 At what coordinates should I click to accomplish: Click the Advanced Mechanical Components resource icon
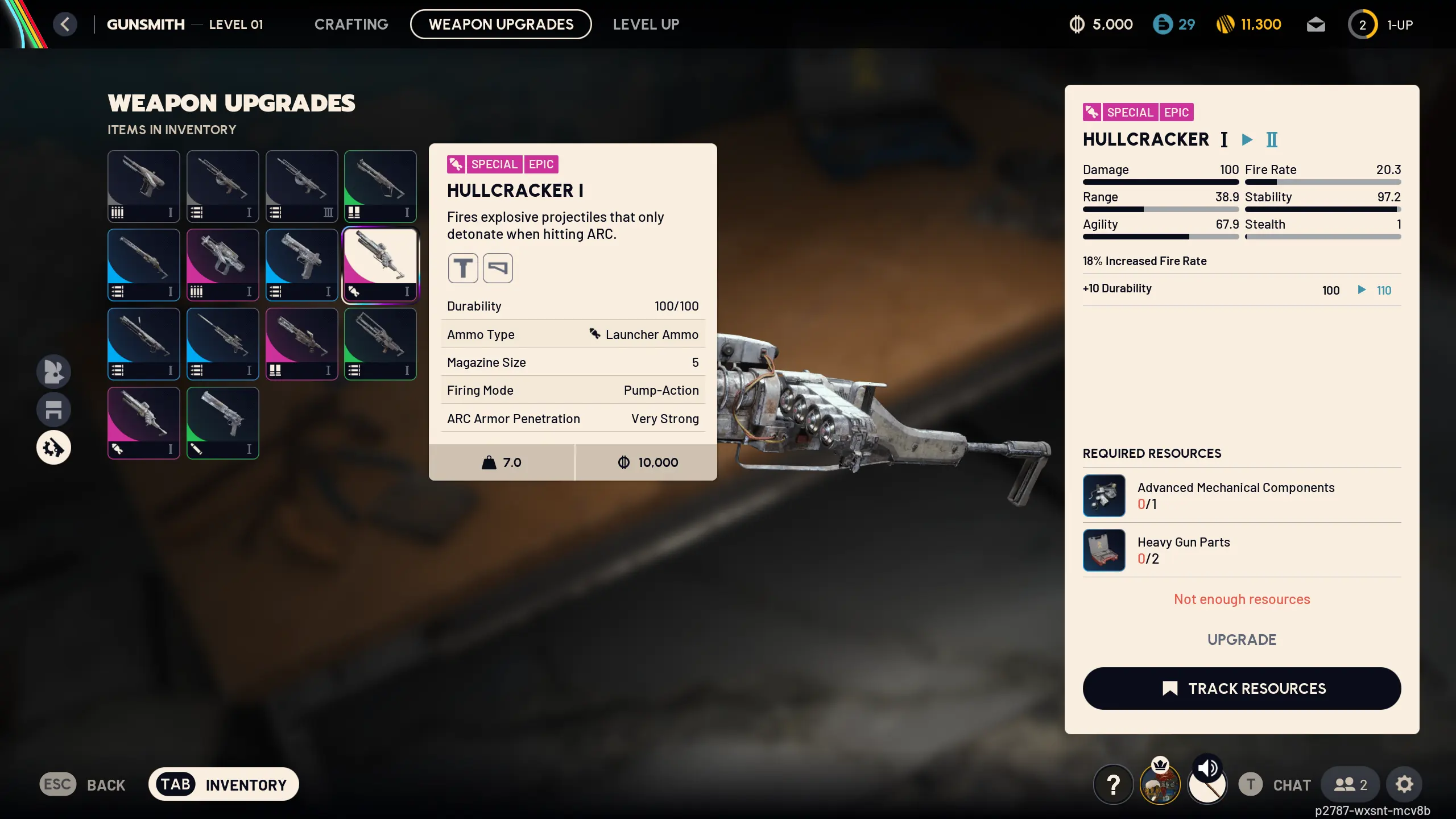coord(1104,495)
